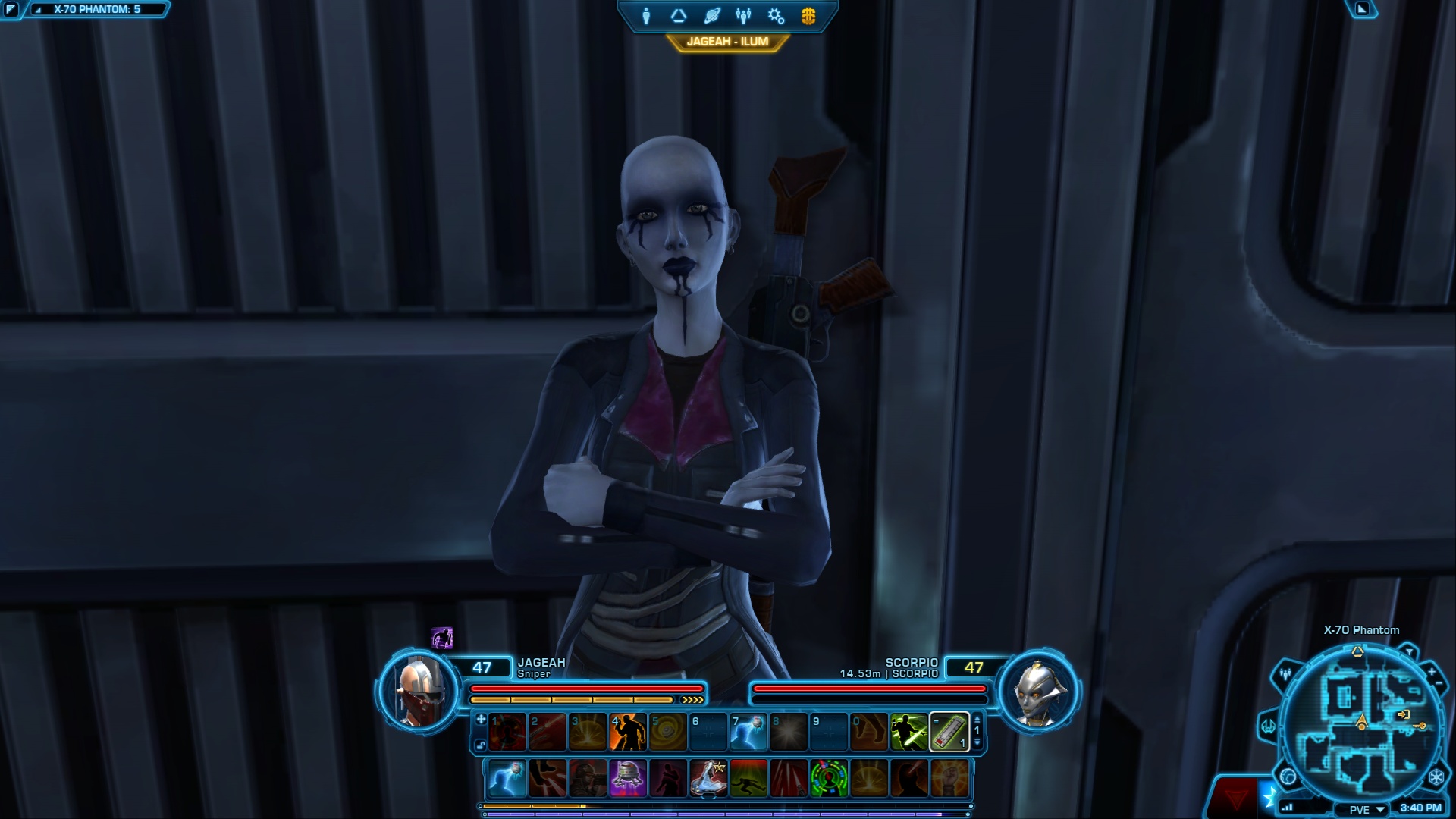
Task: Activate the orange gunman ability in slot 4
Action: [628, 732]
